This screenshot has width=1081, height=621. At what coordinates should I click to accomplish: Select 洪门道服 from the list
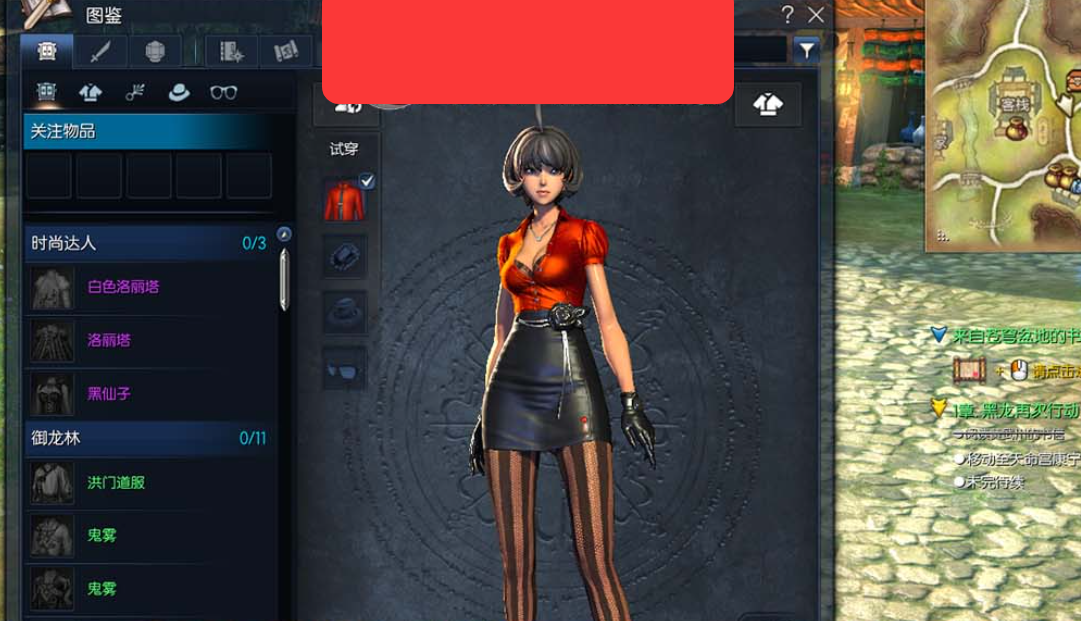(x=116, y=482)
